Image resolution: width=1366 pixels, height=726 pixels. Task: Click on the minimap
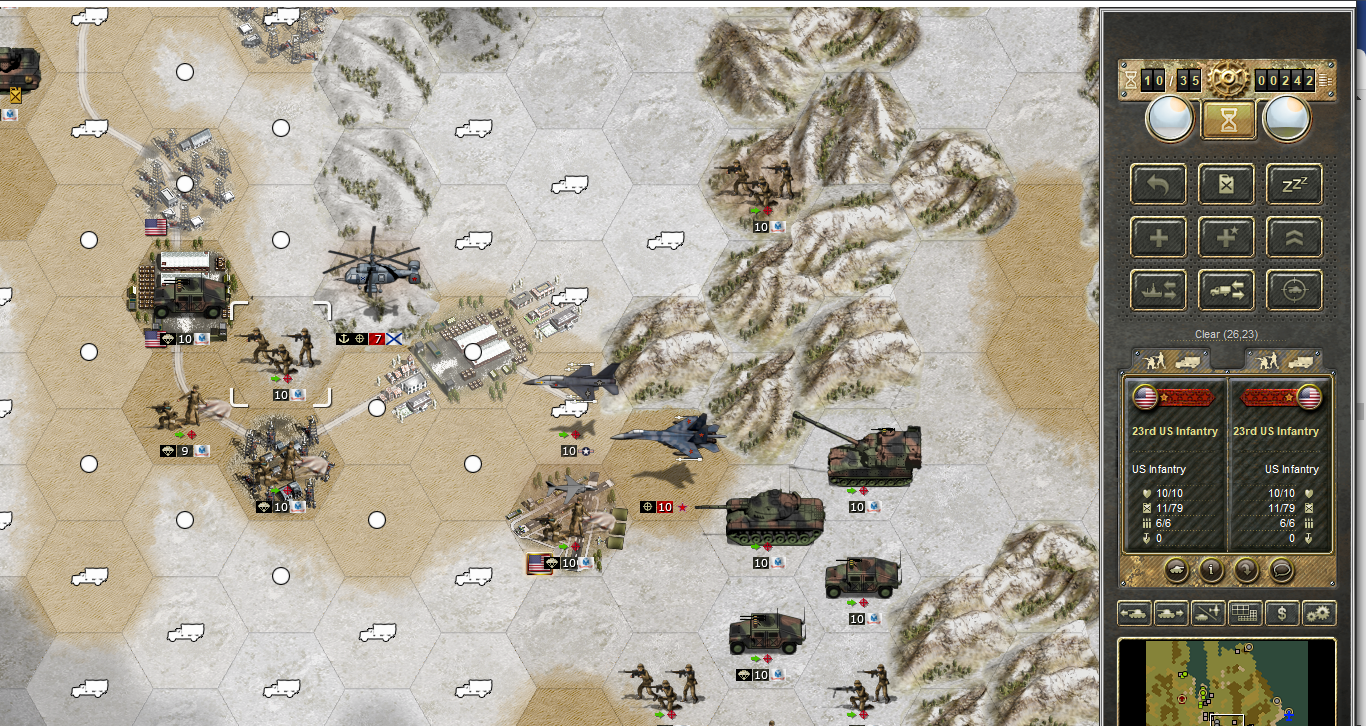pos(1226,683)
